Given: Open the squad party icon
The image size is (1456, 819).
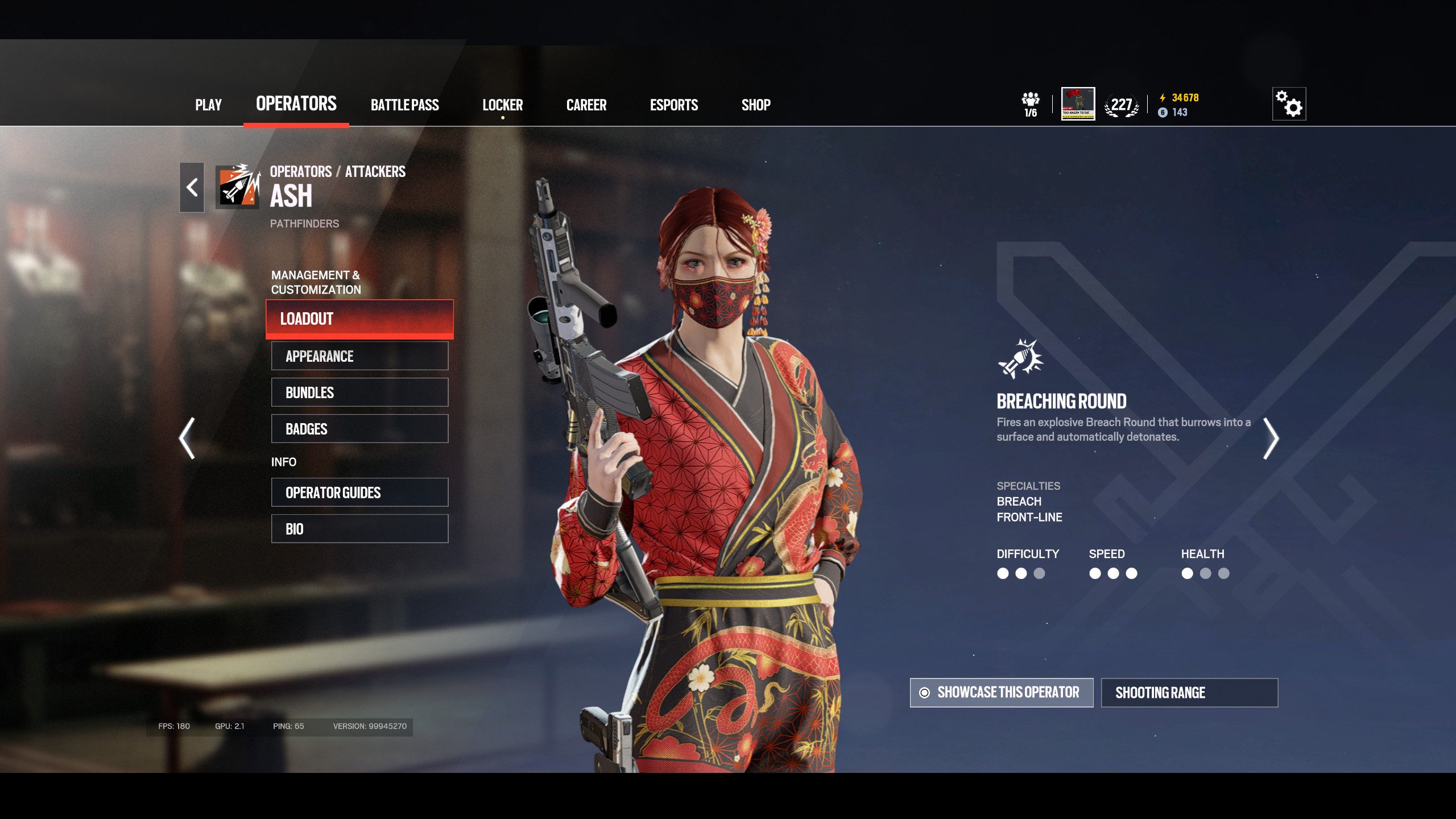Looking at the screenshot, I should pos(1030,105).
